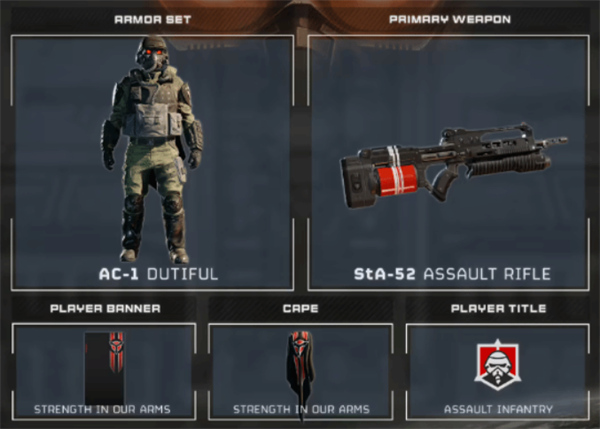This screenshot has height=429, width=600.
Task: Select the Strength In Our Arms cape
Action: click(300, 371)
